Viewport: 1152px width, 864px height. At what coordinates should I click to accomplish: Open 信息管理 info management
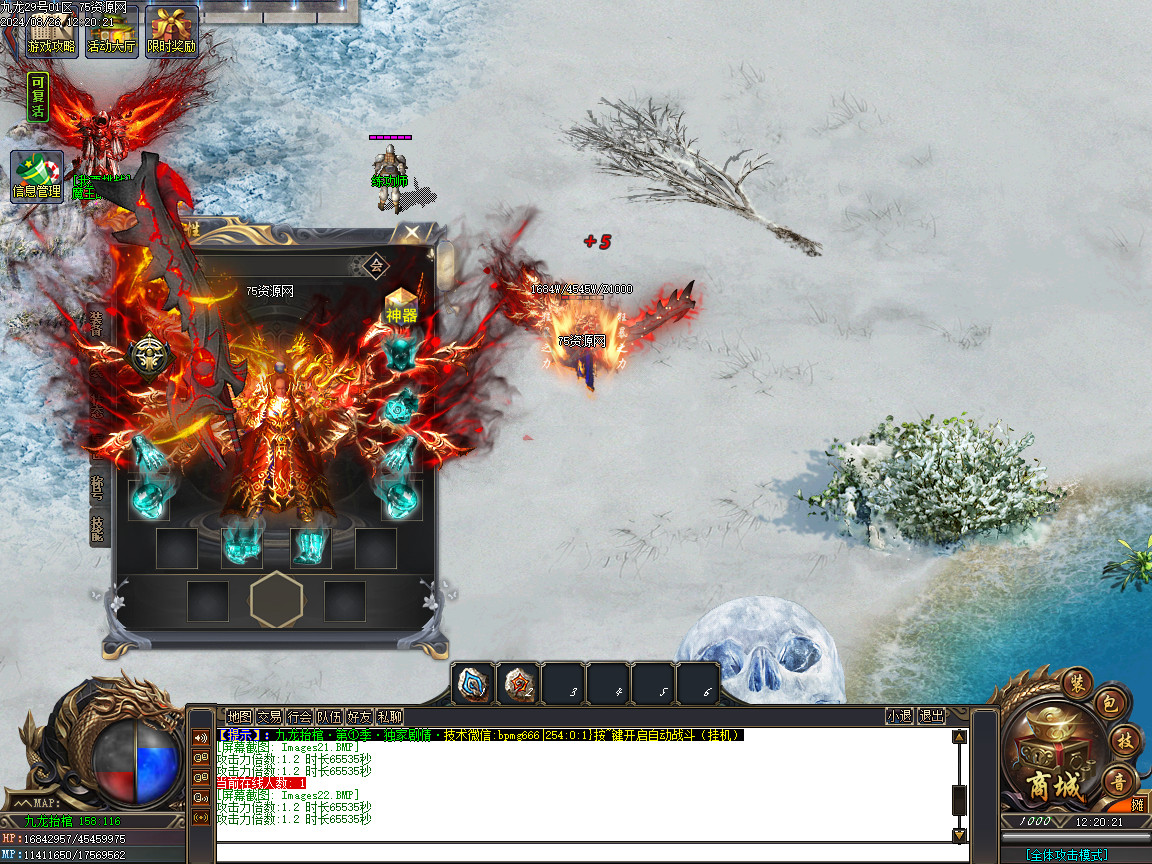[37, 177]
